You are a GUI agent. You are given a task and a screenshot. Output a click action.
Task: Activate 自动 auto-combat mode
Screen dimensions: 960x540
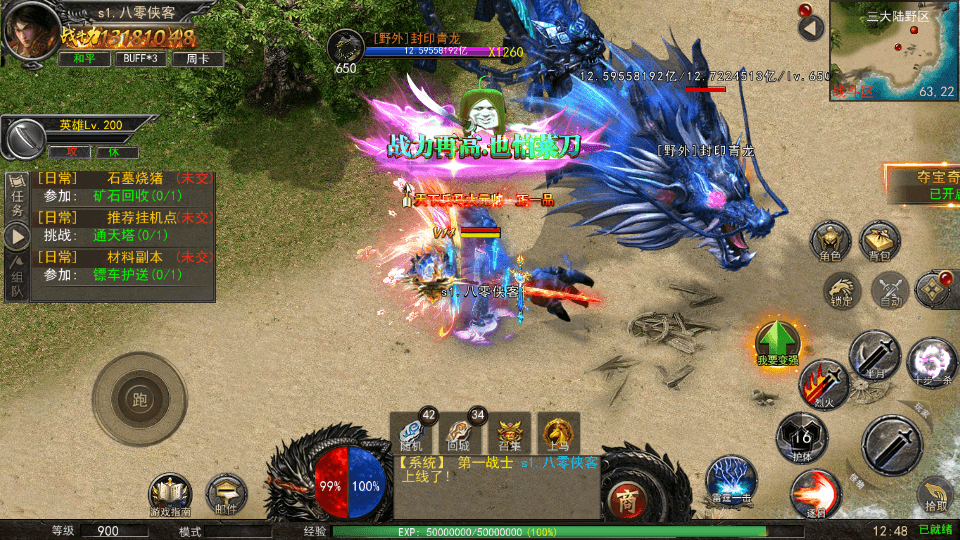coord(889,290)
